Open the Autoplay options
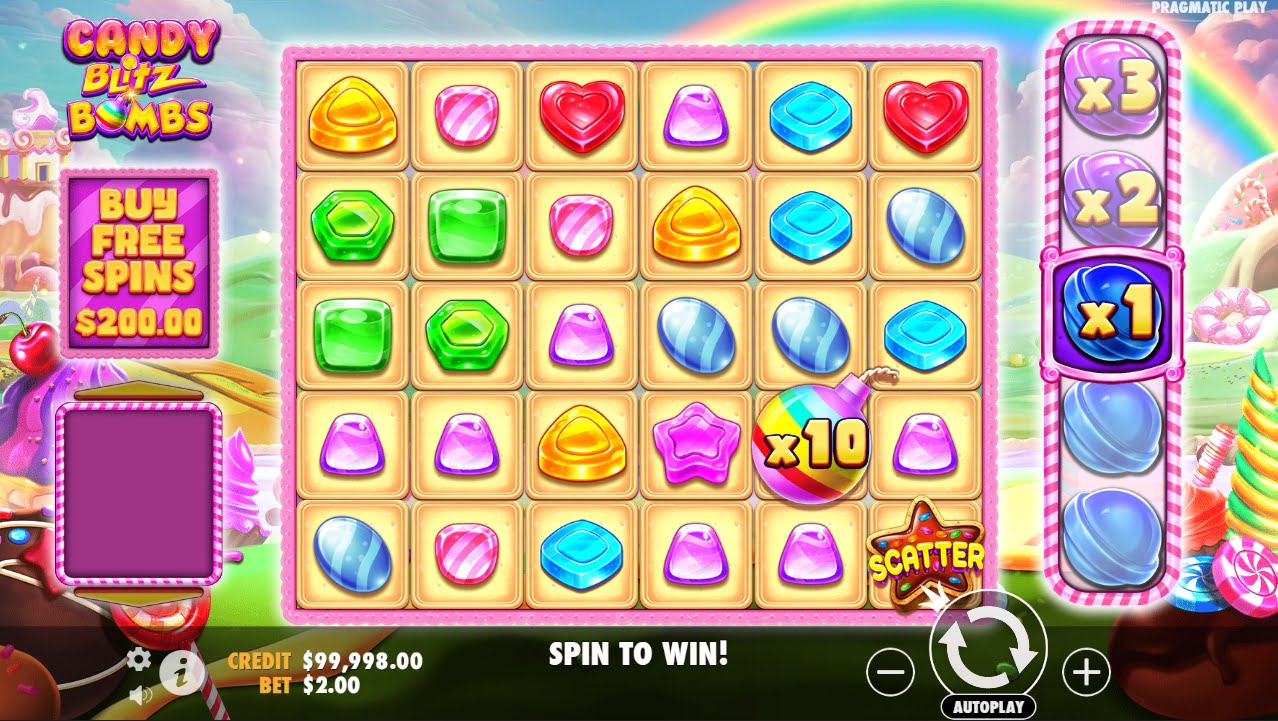1278x721 pixels. pos(988,706)
